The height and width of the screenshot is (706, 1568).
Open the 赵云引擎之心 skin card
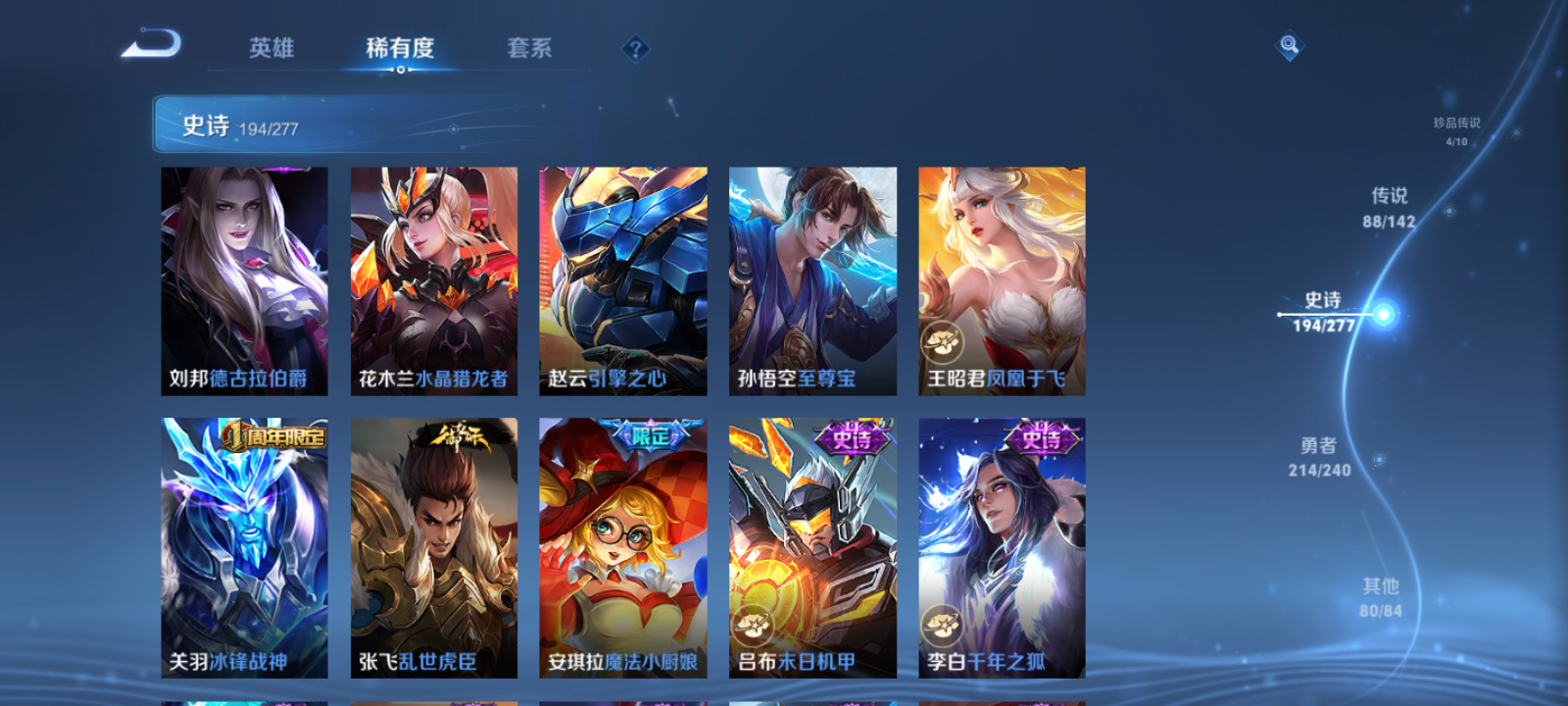pos(623,279)
